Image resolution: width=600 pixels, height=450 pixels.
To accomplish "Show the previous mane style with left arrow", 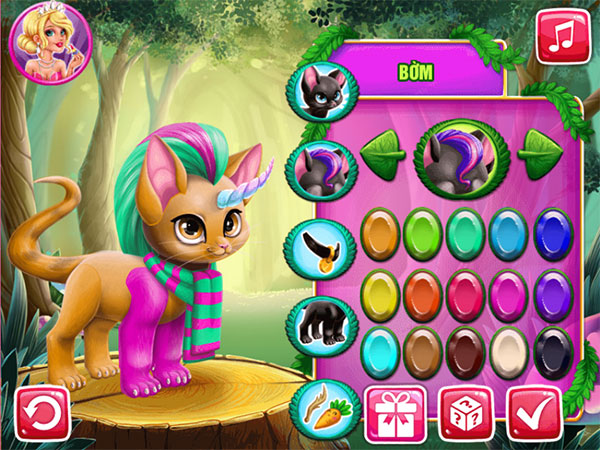I will 382,154.
